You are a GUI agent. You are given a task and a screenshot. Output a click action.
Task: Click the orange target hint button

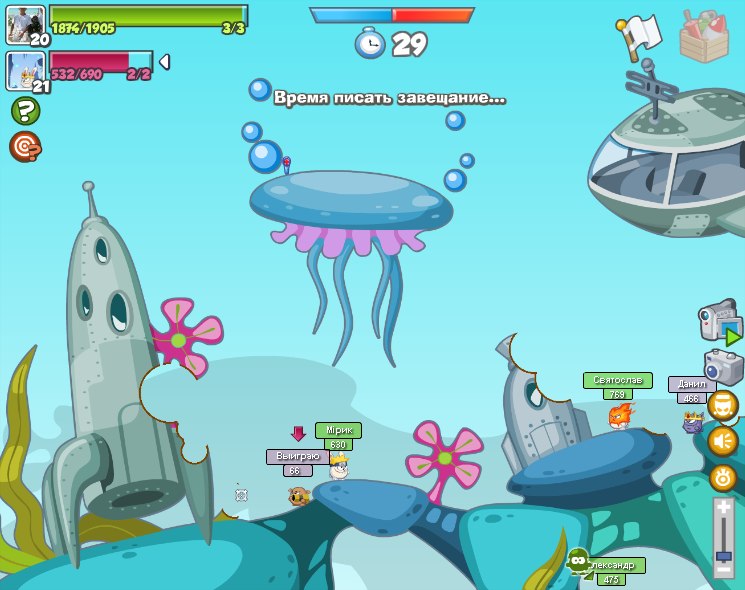[x=25, y=147]
